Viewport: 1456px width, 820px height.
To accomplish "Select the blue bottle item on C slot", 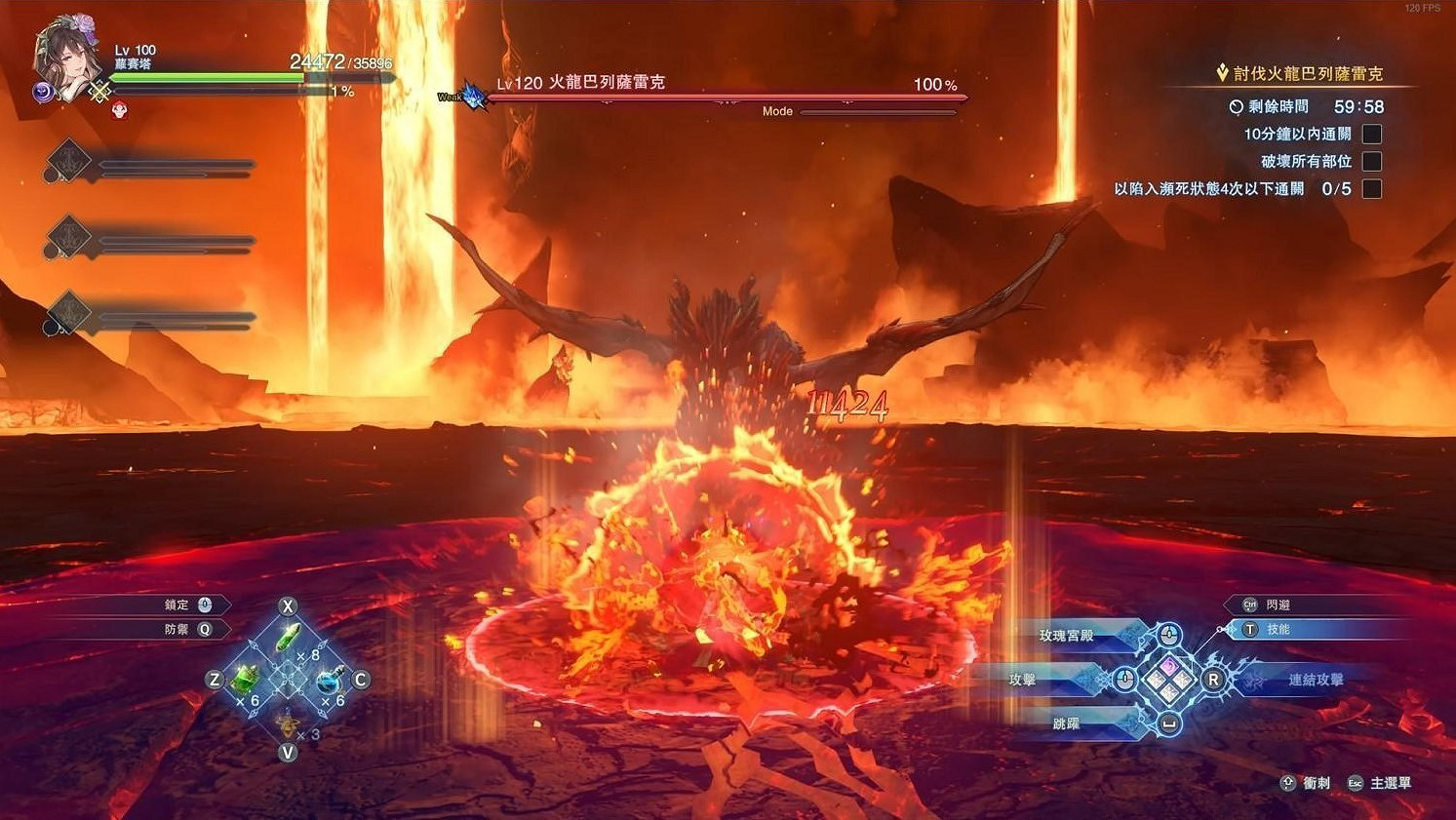I will pos(328,681).
